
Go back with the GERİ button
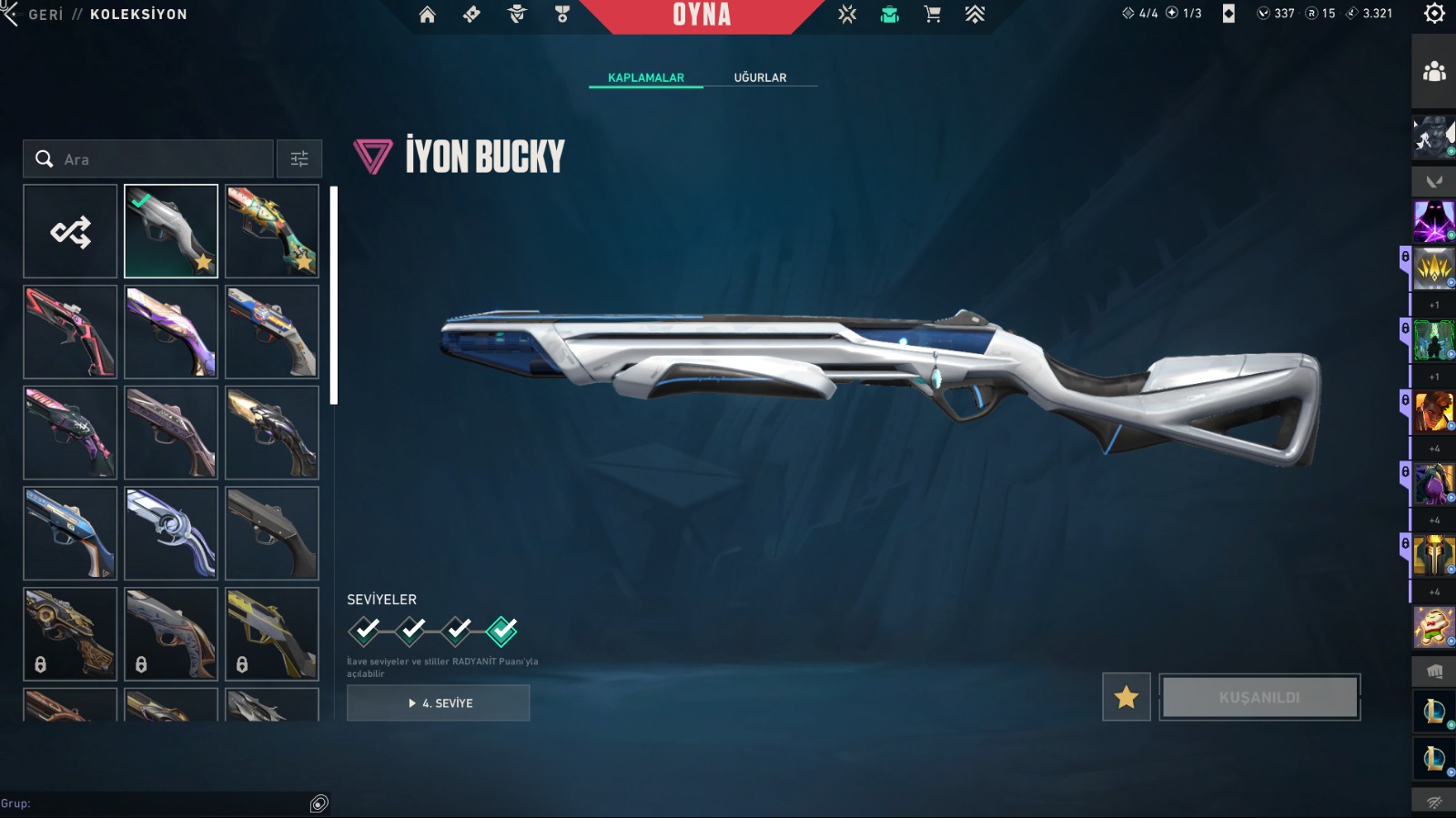[x=35, y=15]
